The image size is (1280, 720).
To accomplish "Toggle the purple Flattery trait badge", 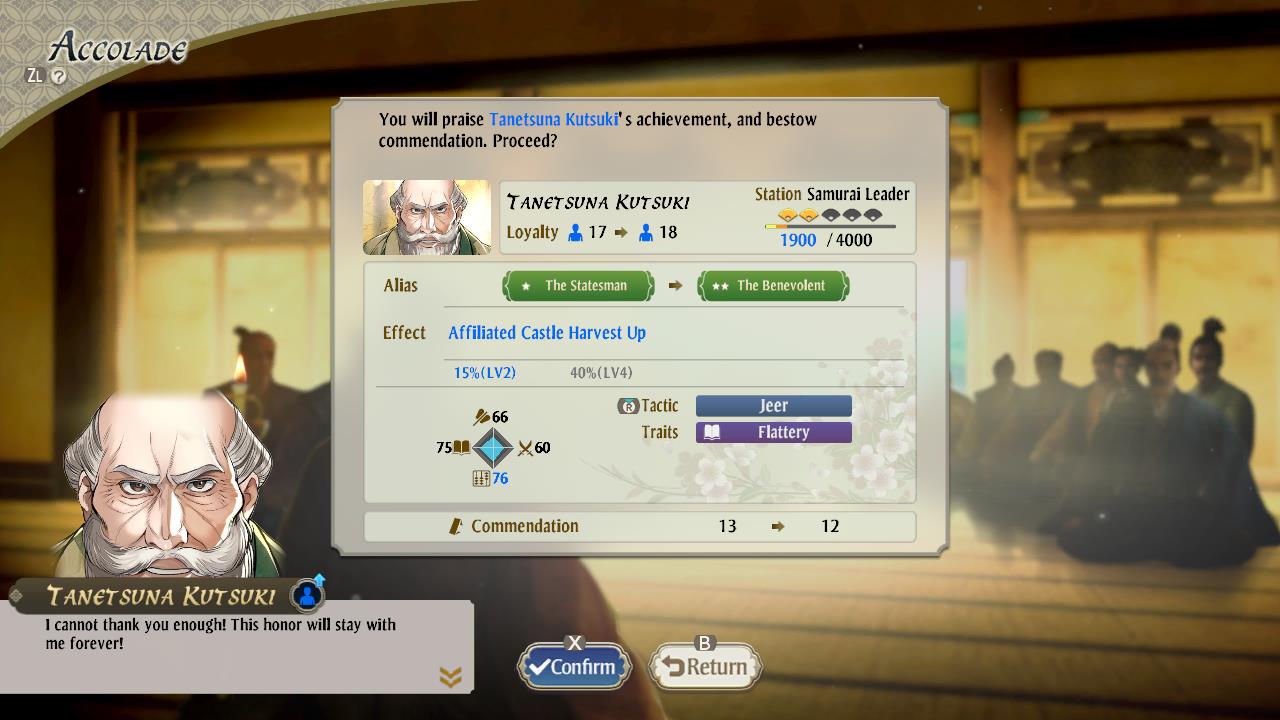I will (773, 432).
